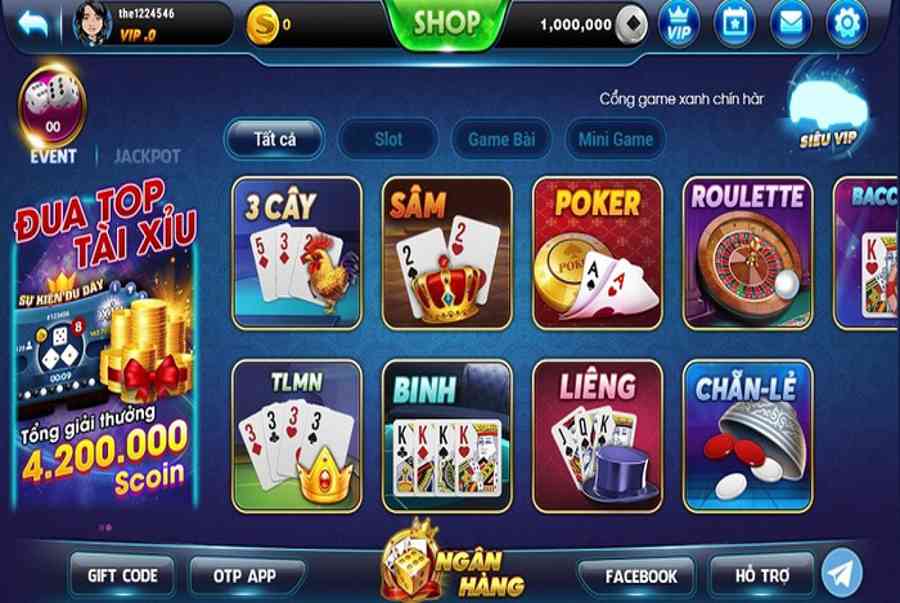Viewport: 900px width, 603px height.
Task: Open the Chẵn-Lẻ game tile
Action: 747,435
